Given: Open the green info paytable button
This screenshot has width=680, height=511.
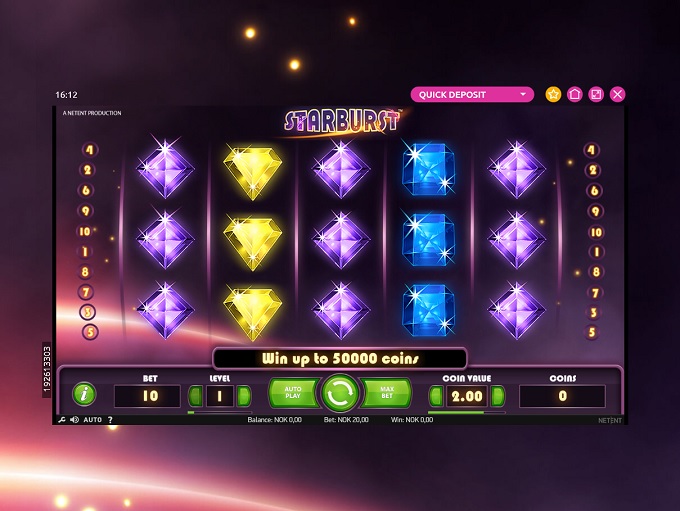Looking at the screenshot, I should click(x=84, y=394).
